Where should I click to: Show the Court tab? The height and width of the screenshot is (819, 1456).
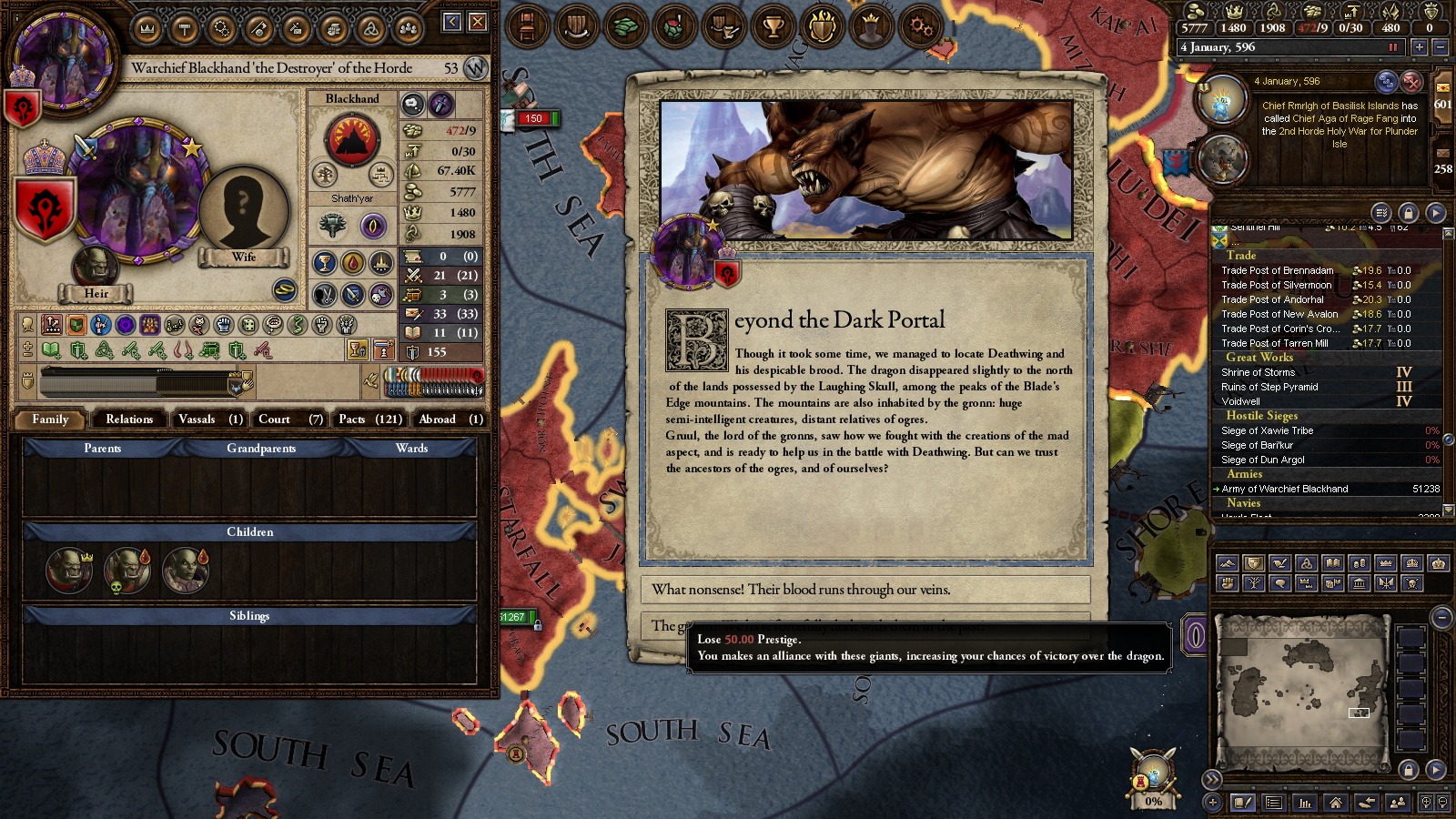coord(289,420)
